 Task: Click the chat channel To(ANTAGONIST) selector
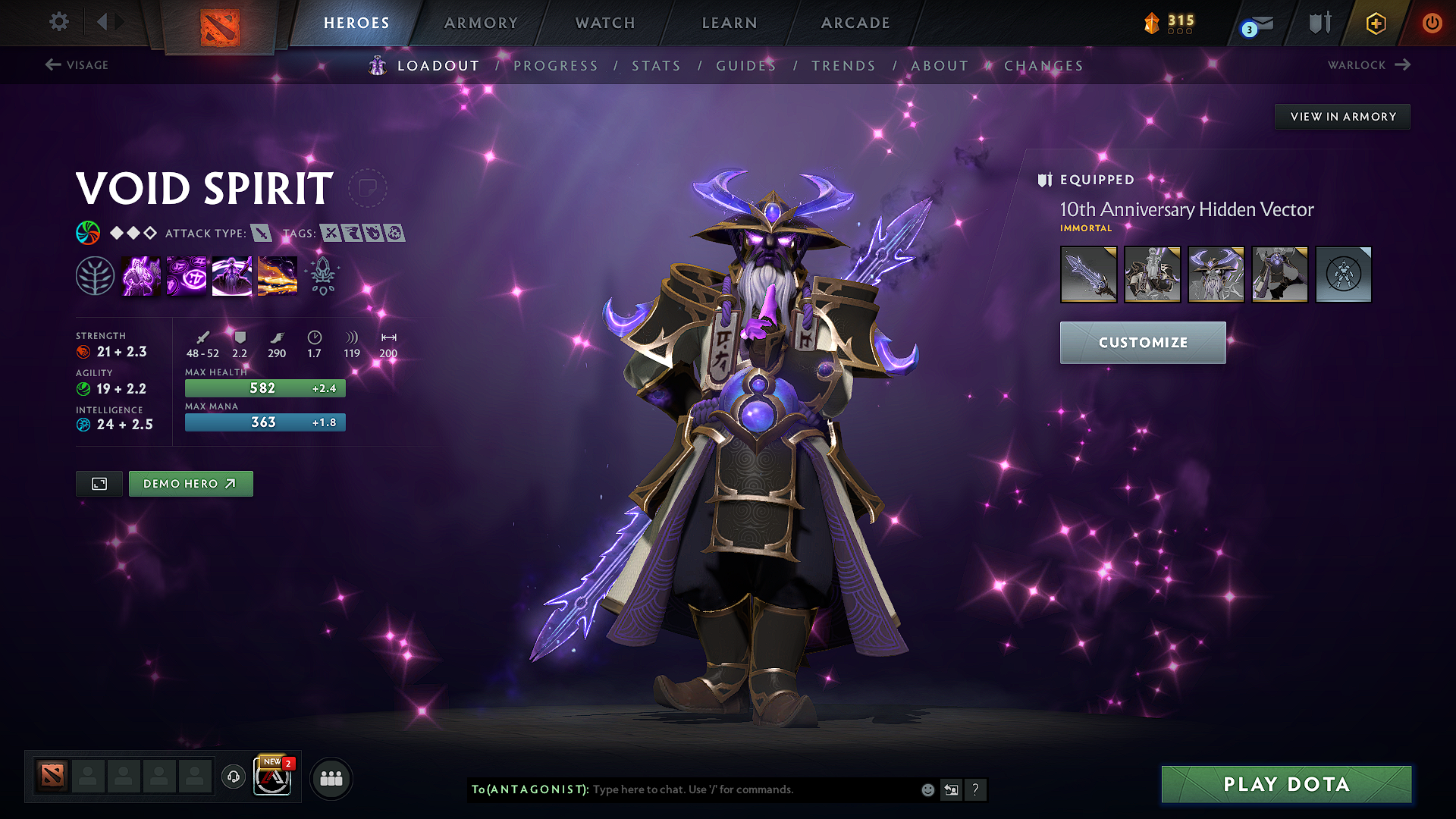(527, 789)
